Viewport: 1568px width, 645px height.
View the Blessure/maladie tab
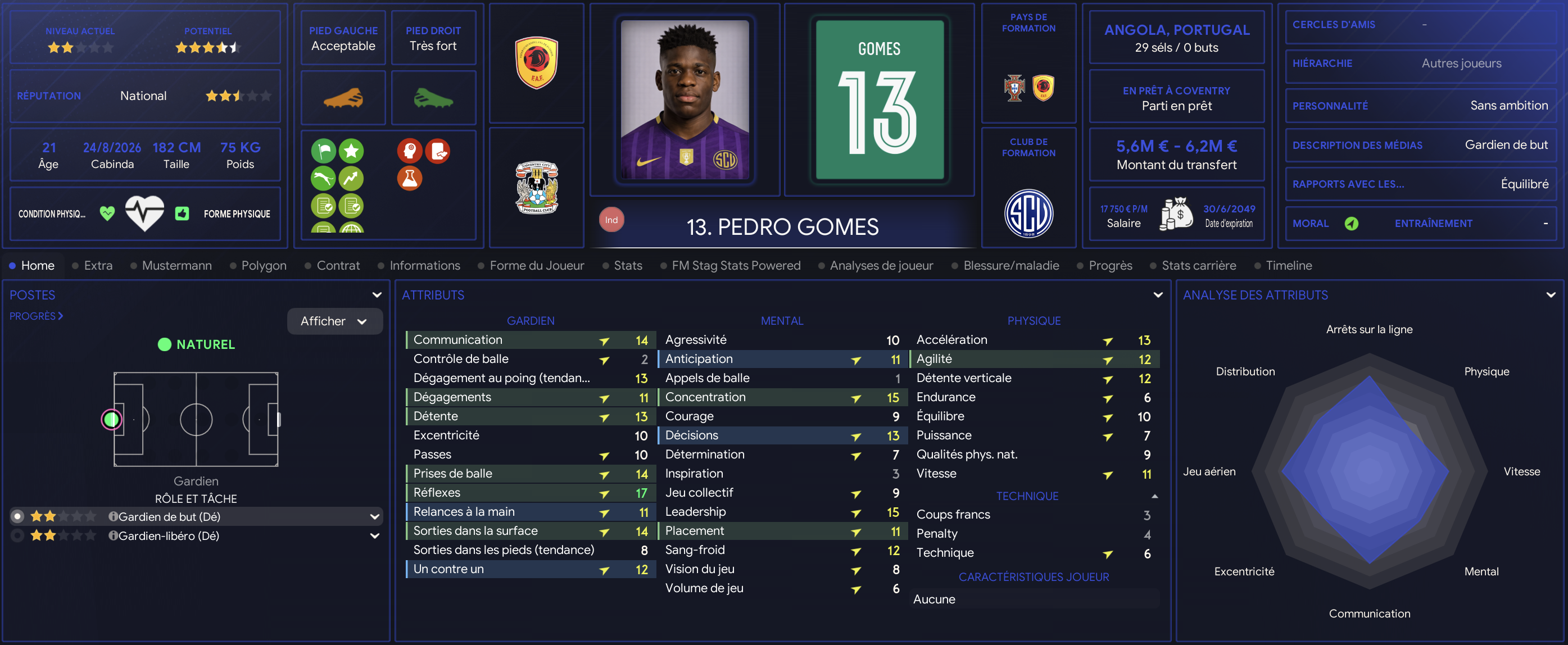(1010, 265)
